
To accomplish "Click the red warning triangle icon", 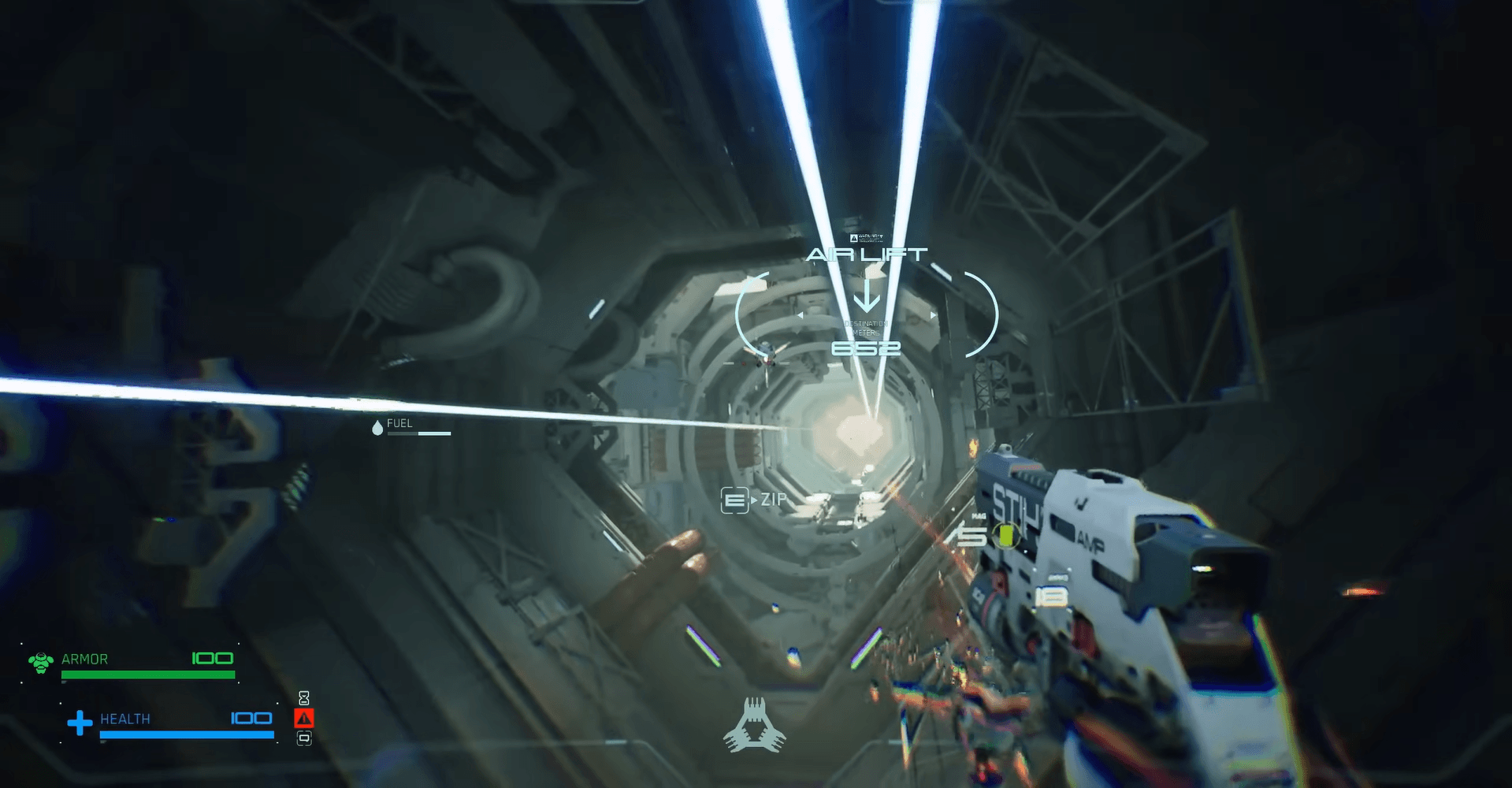I will (x=304, y=718).
